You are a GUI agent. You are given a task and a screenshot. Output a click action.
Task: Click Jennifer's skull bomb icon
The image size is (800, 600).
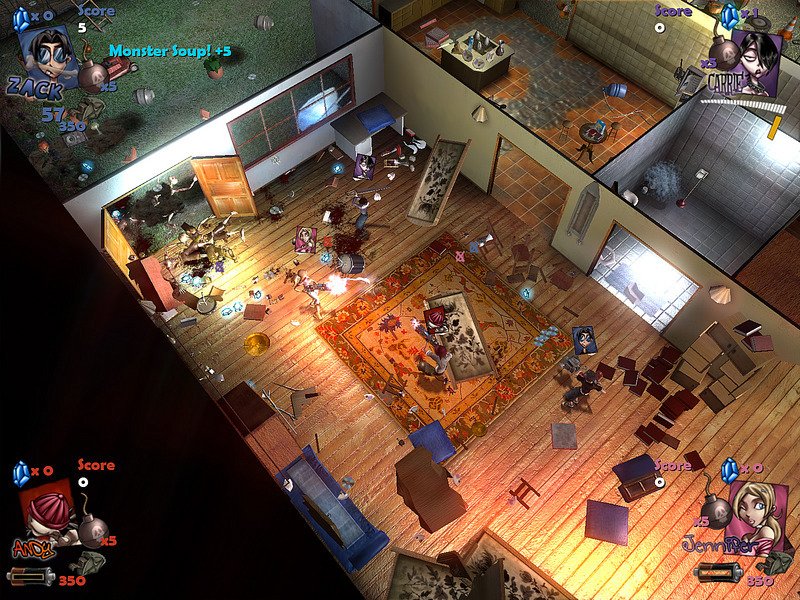click(x=716, y=500)
